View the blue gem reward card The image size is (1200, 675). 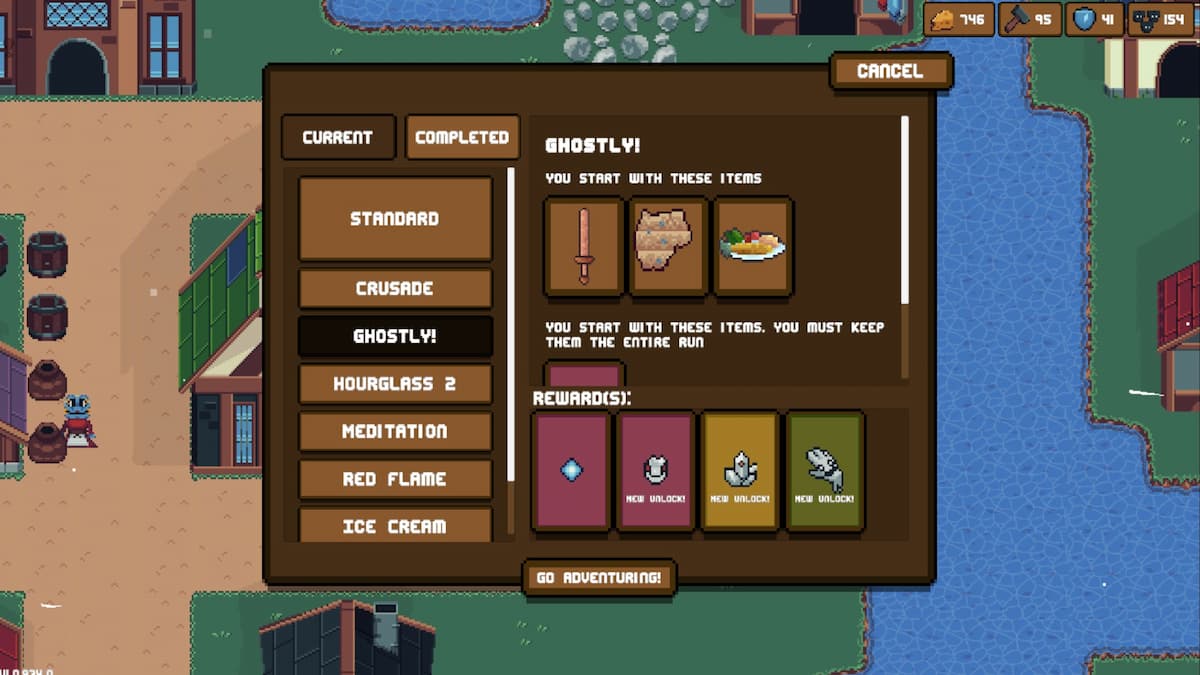click(571, 470)
